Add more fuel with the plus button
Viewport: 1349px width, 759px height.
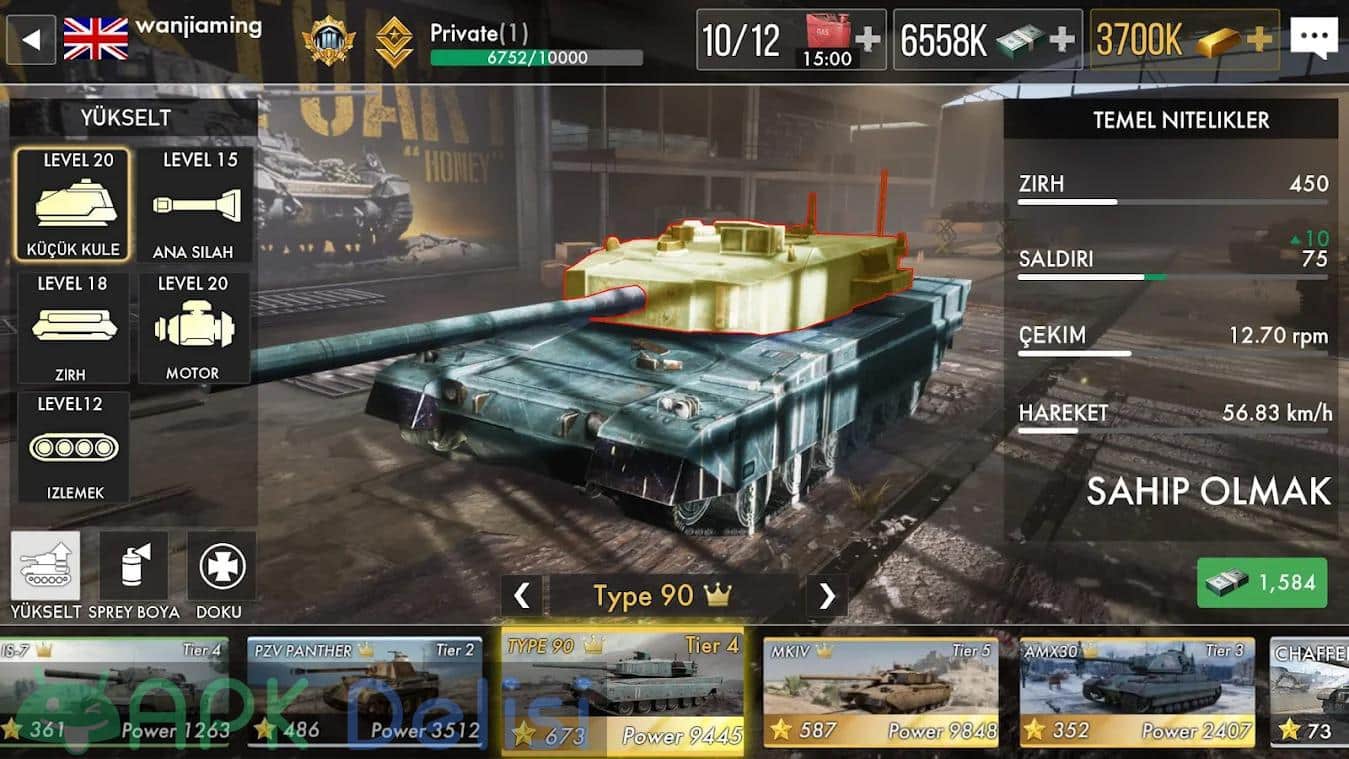coord(868,40)
